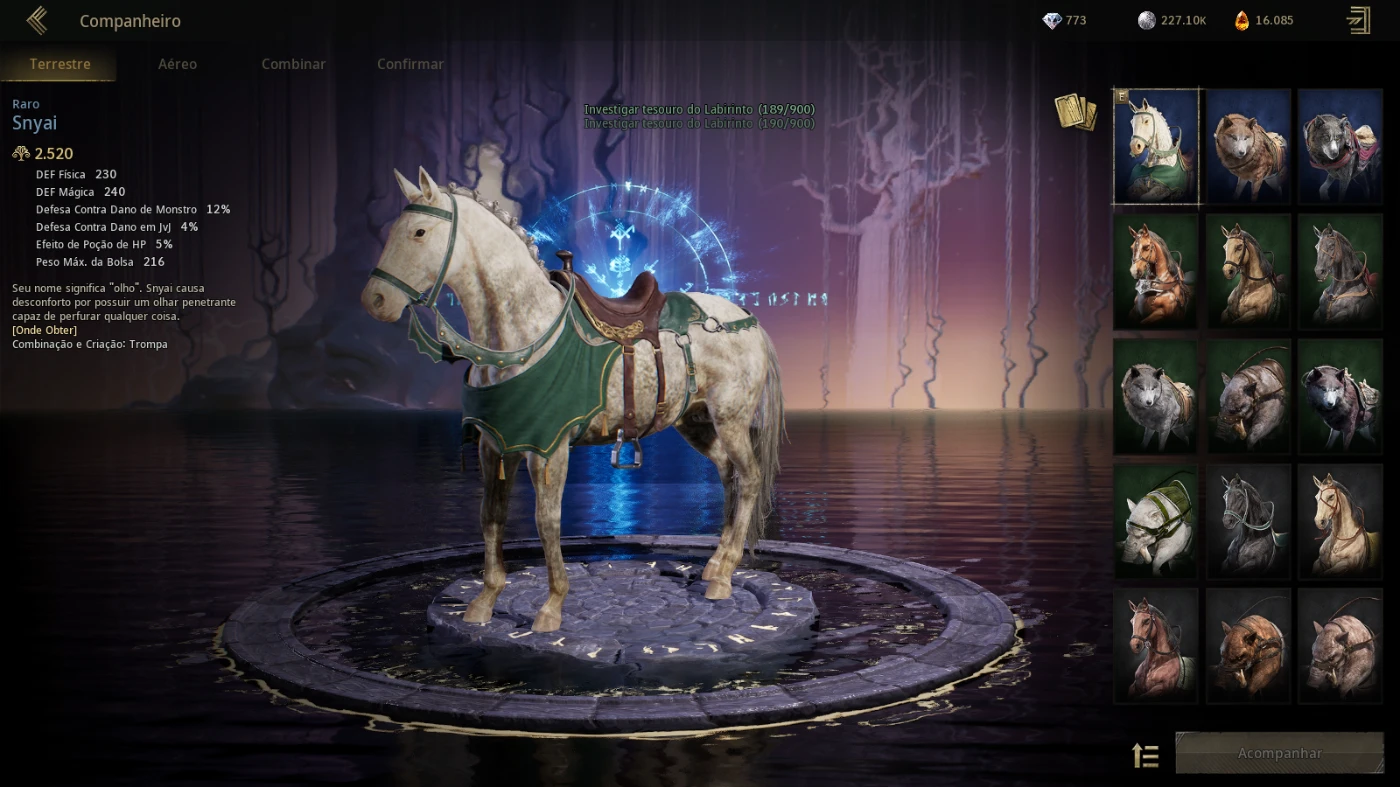
Task: Select the Confirmar tab
Action: coord(409,63)
